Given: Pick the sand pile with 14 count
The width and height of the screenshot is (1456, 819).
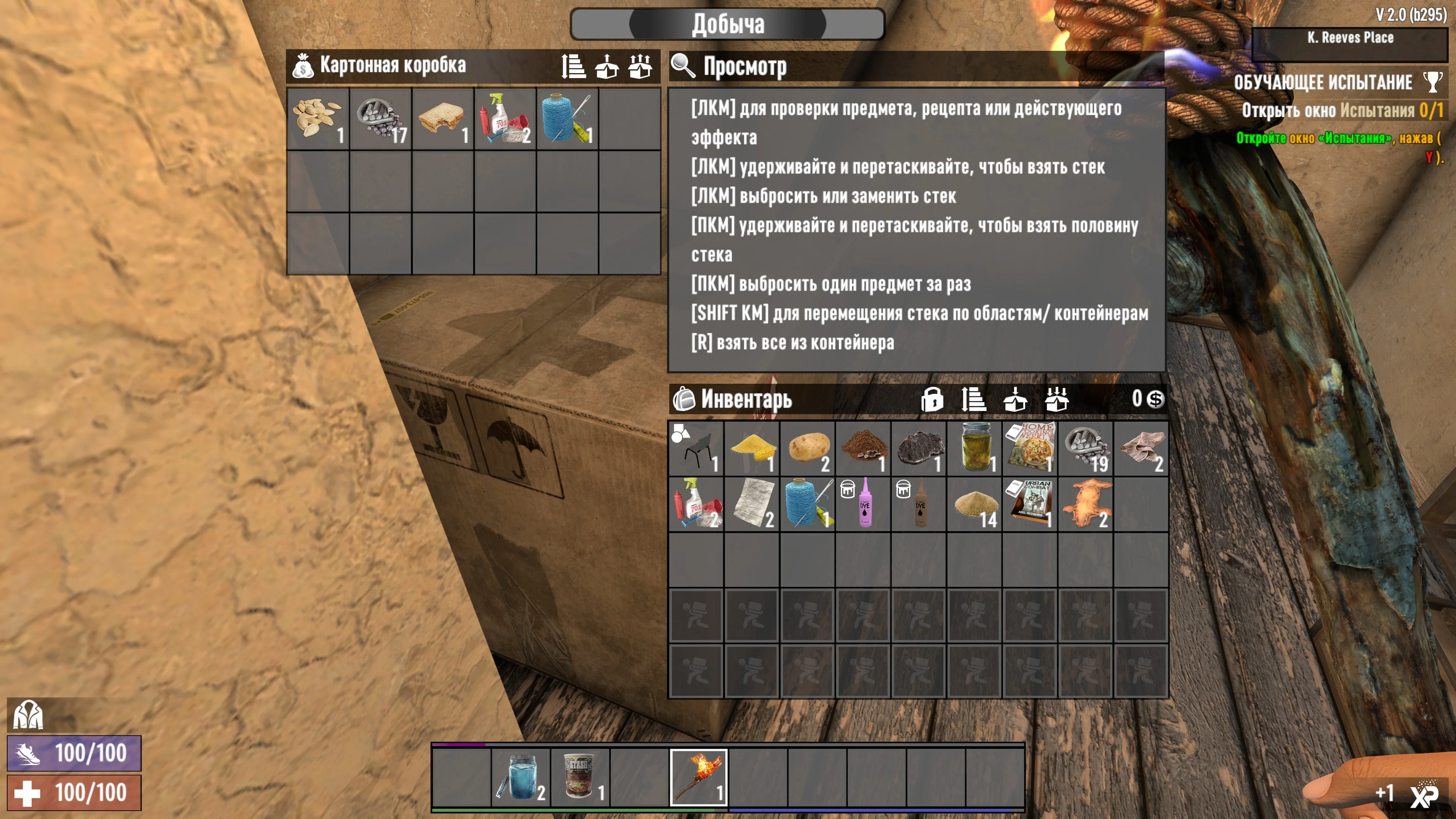Looking at the screenshot, I should 974,504.
